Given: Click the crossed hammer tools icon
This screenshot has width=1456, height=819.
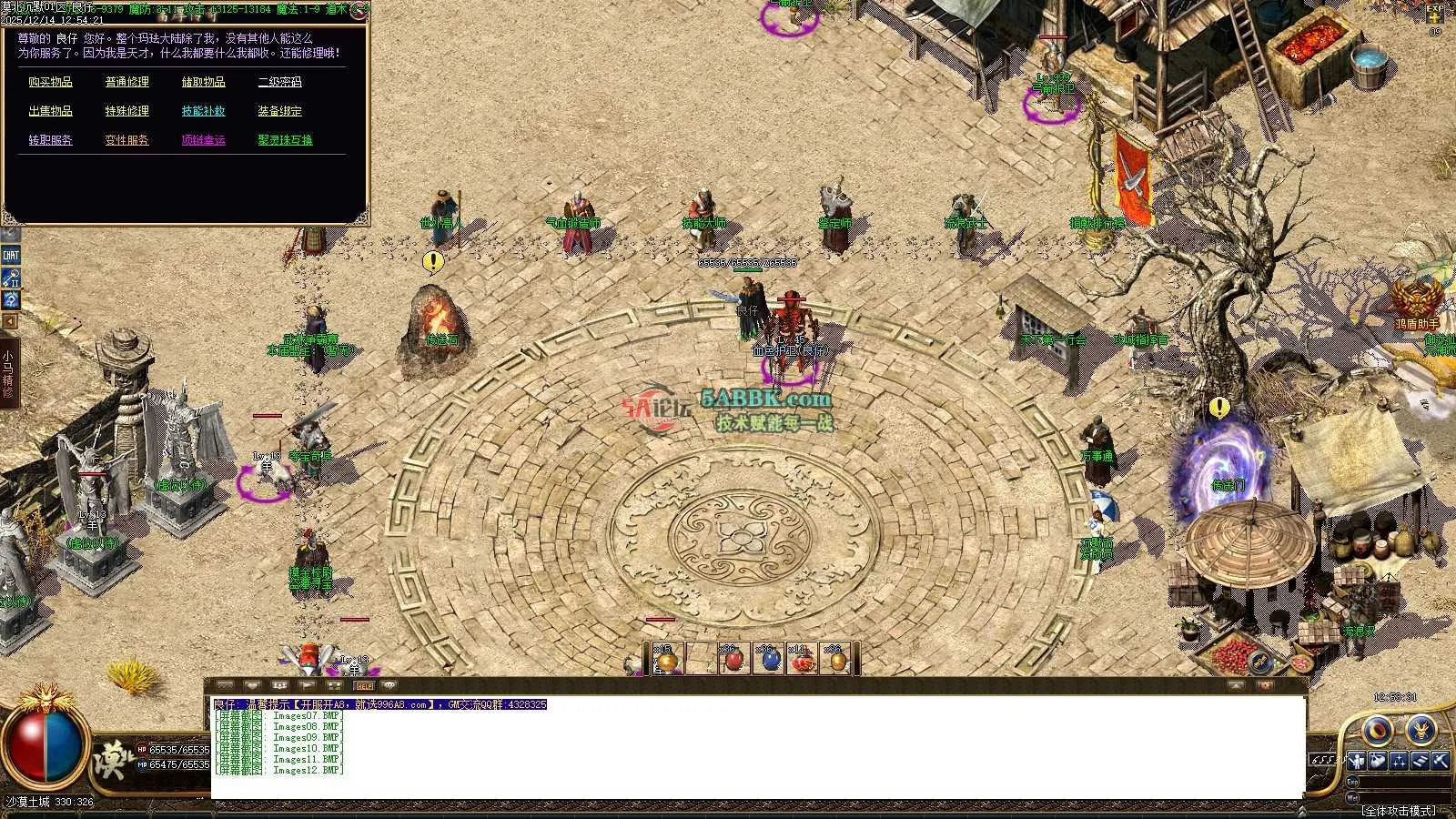Looking at the screenshot, I should [1440, 761].
